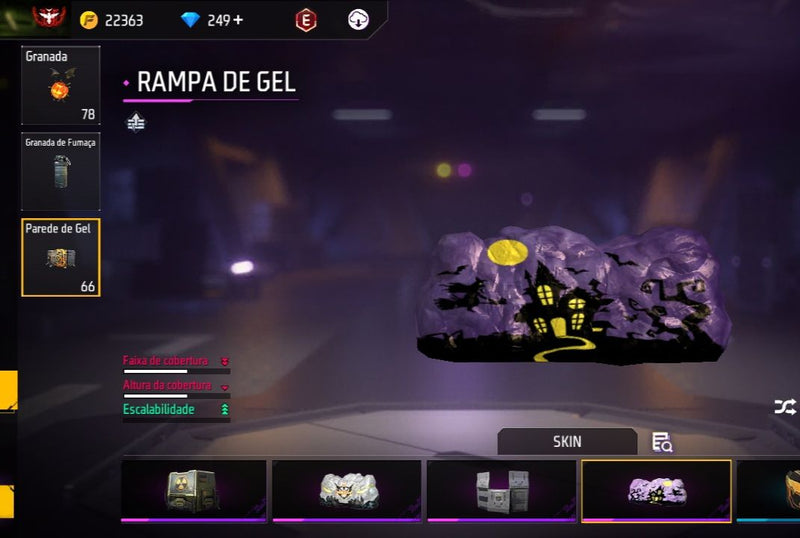The width and height of the screenshot is (800, 538).
Task: Add more diamonds with the plus button
Action: click(x=237, y=20)
